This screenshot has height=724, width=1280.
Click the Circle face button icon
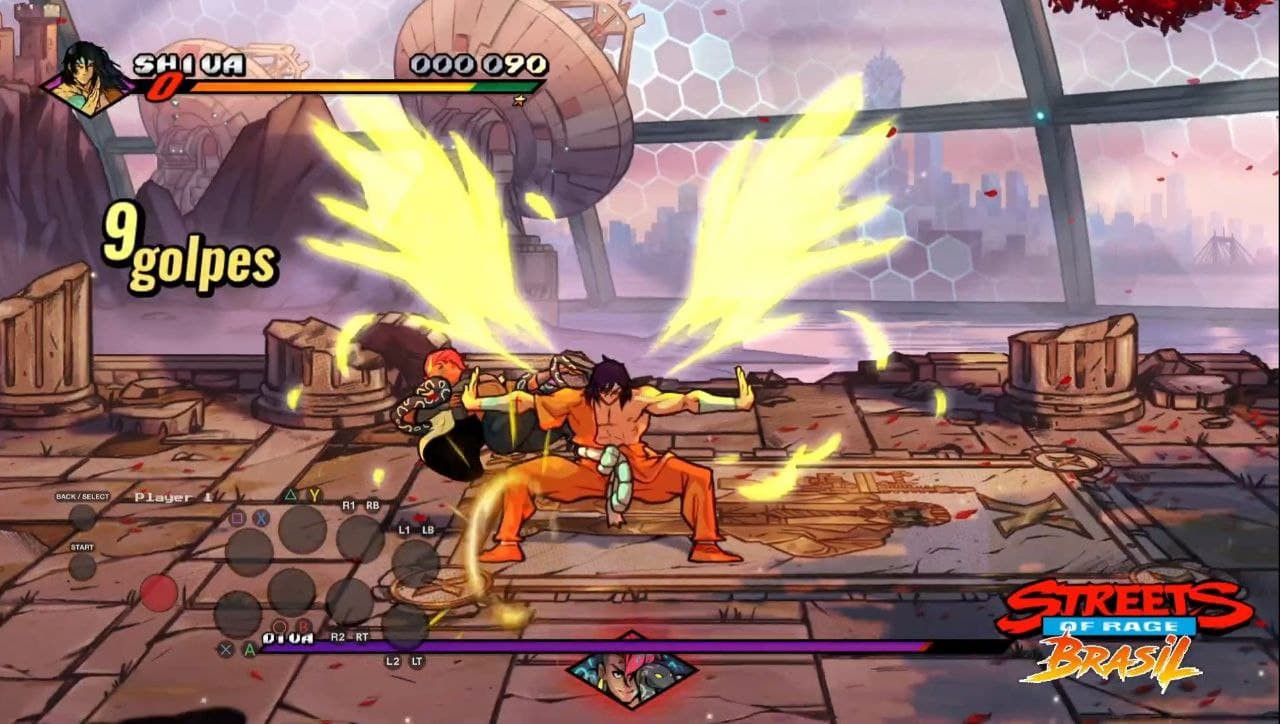coord(279,625)
